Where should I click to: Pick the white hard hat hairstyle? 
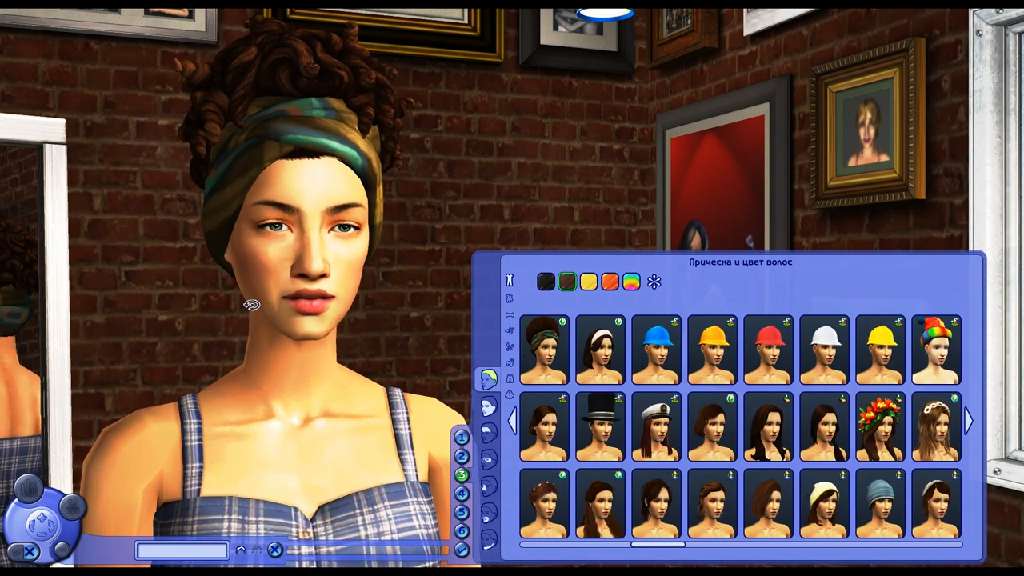coord(824,349)
